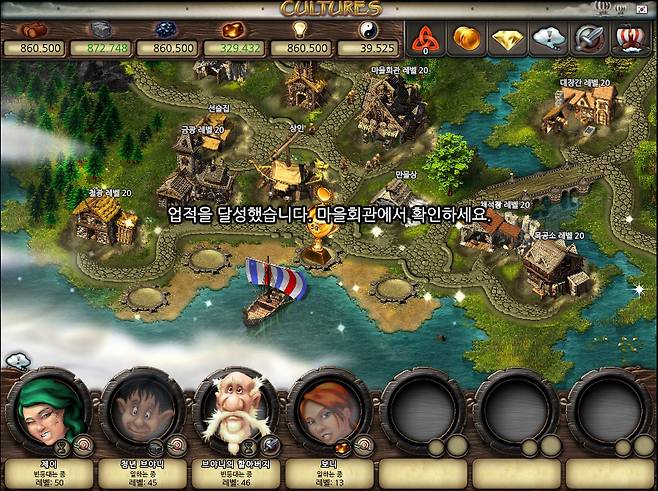Image resolution: width=658 pixels, height=491 pixels.
Task: Select the red-haired 보디 hero portrait
Action: pyautogui.click(x=325, y=408)
